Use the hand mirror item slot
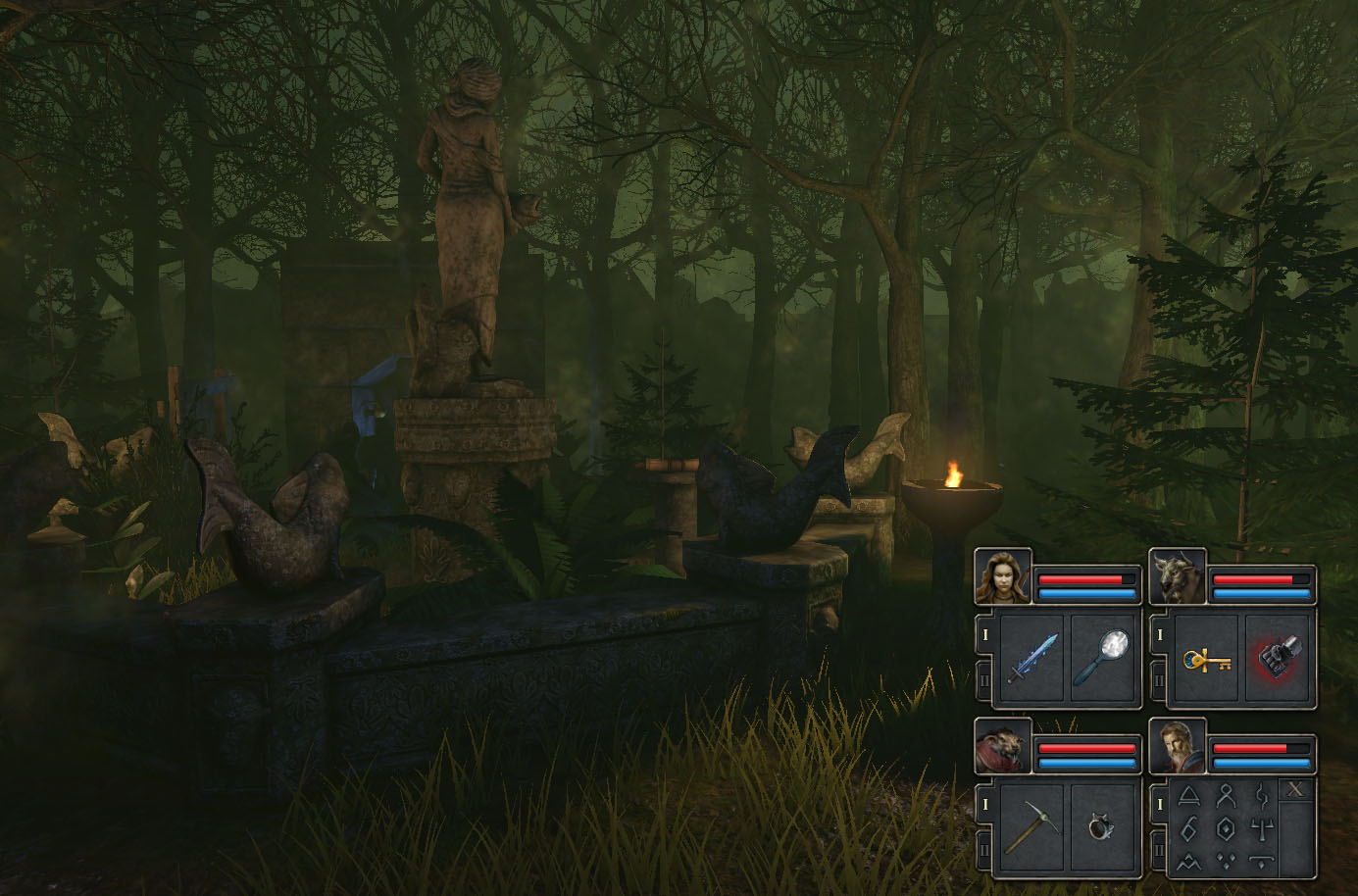This screenshot has height=896, width=1358. point(1104,658)
